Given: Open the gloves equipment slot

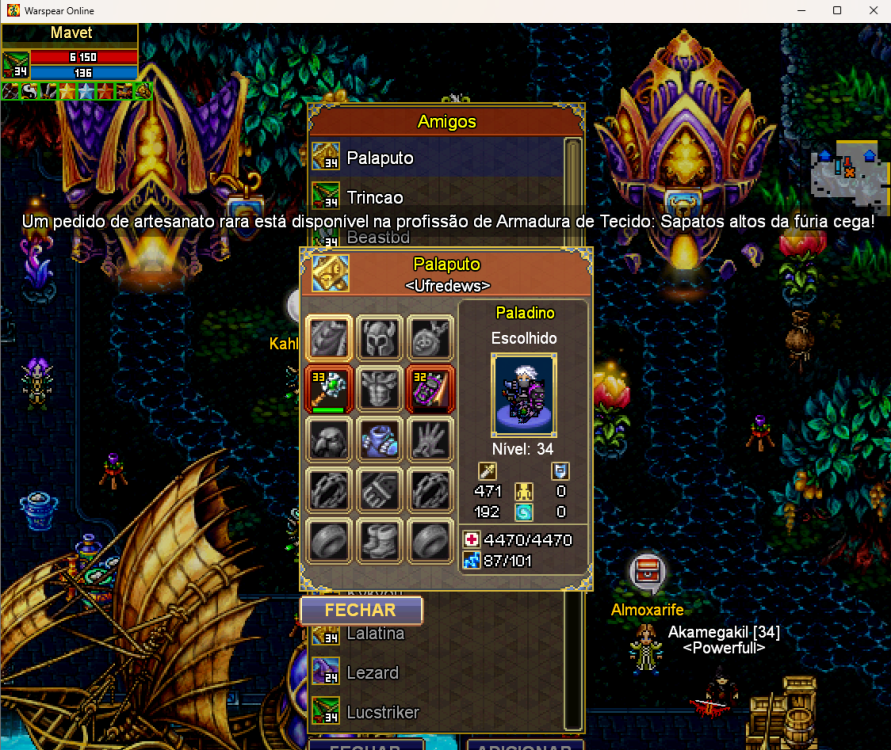Looking at the screenshot, I should [x=430, y=439].
